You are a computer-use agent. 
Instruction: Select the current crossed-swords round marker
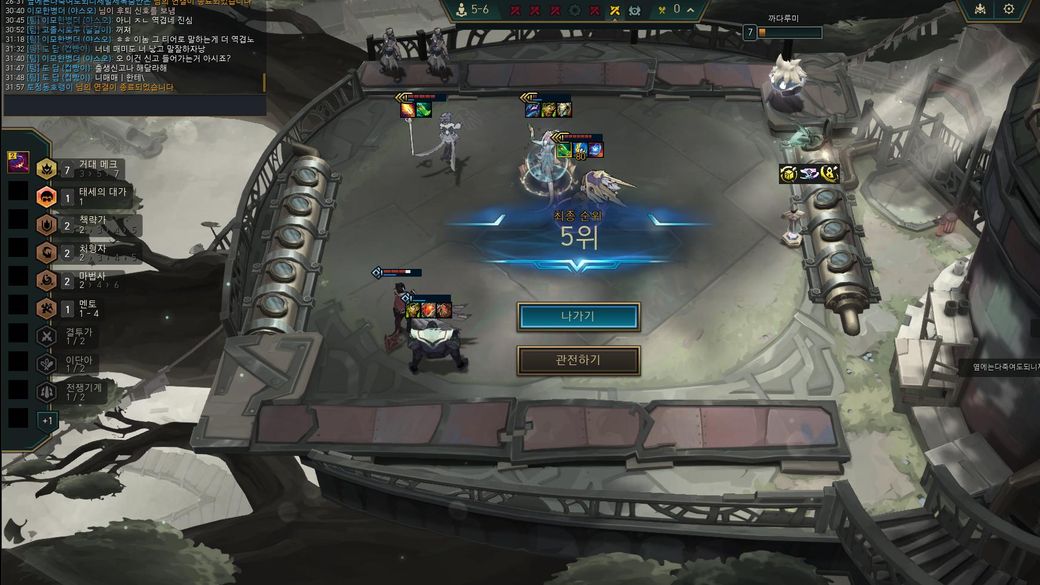(x=615, y=10)
